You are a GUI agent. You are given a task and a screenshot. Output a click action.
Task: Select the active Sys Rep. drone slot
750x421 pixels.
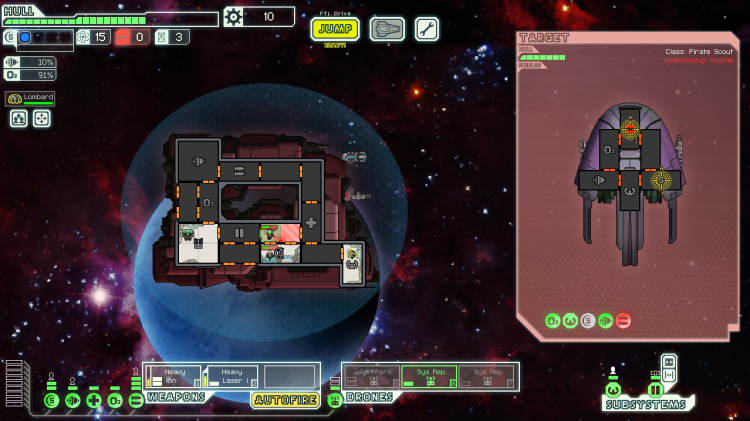(429, 376)
